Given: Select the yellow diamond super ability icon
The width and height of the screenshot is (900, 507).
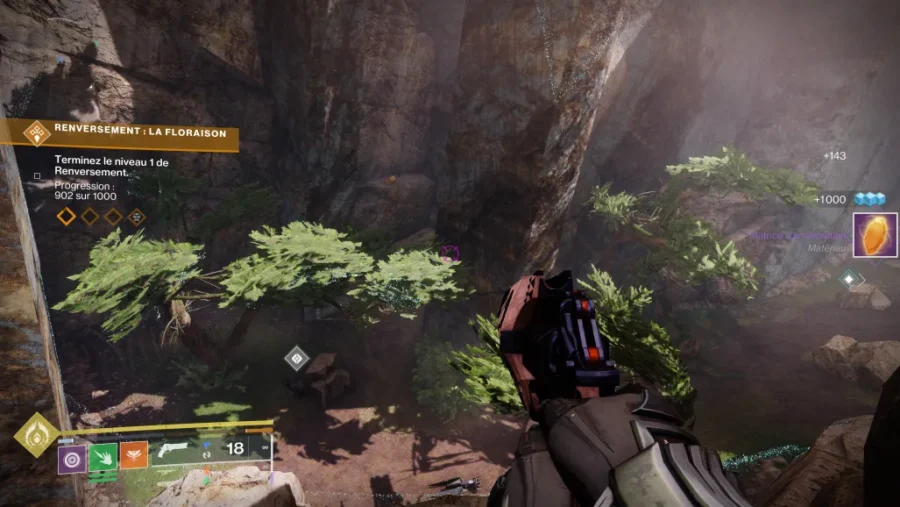Looking at the screenshot, I should click(x=35, y=435).
